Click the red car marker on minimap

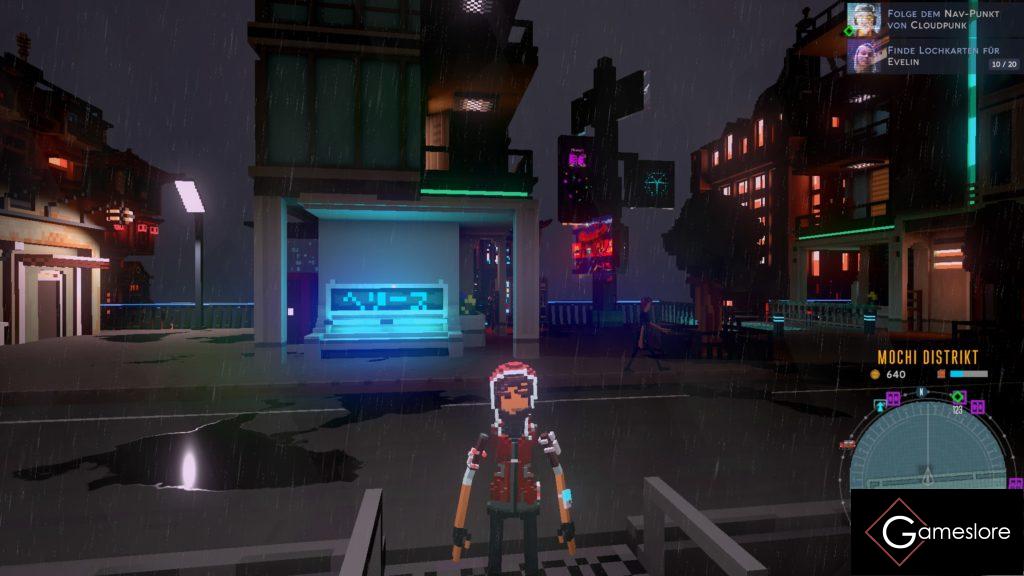848,443
